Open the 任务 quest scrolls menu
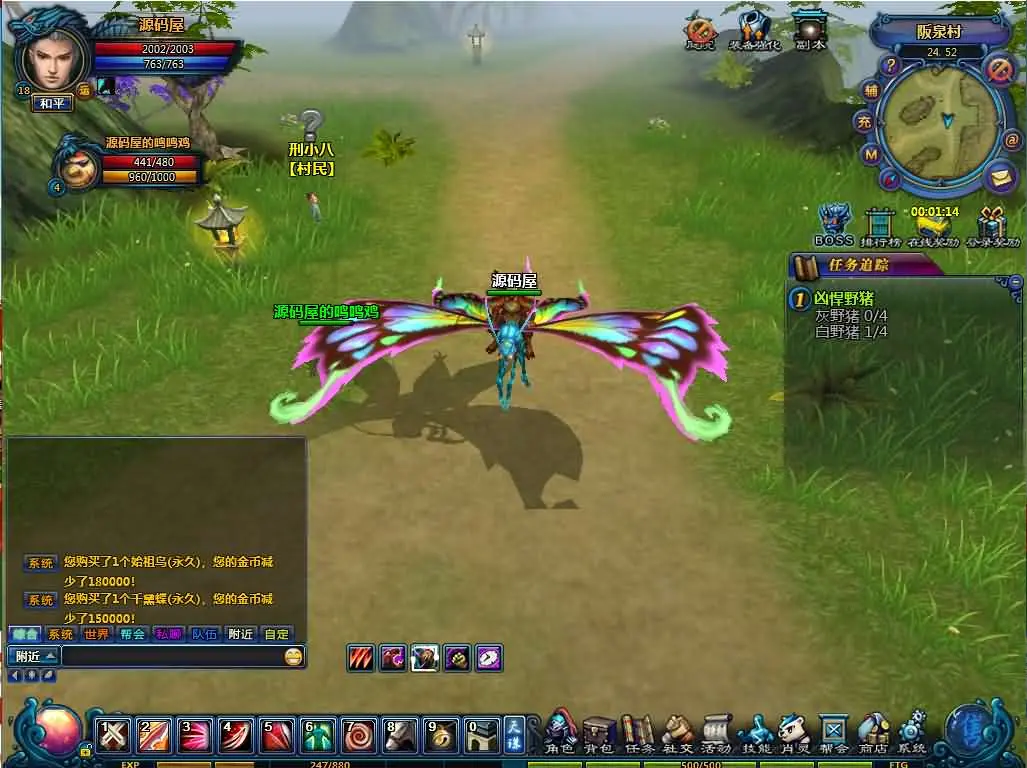 (638, 732)
